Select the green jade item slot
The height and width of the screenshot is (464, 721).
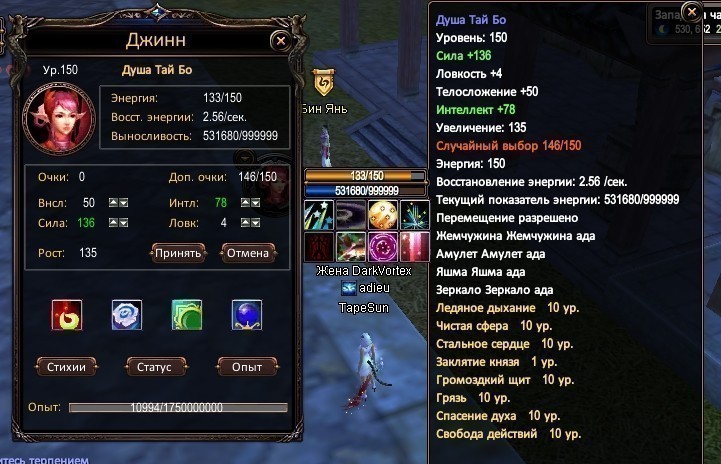click(187, 315)
